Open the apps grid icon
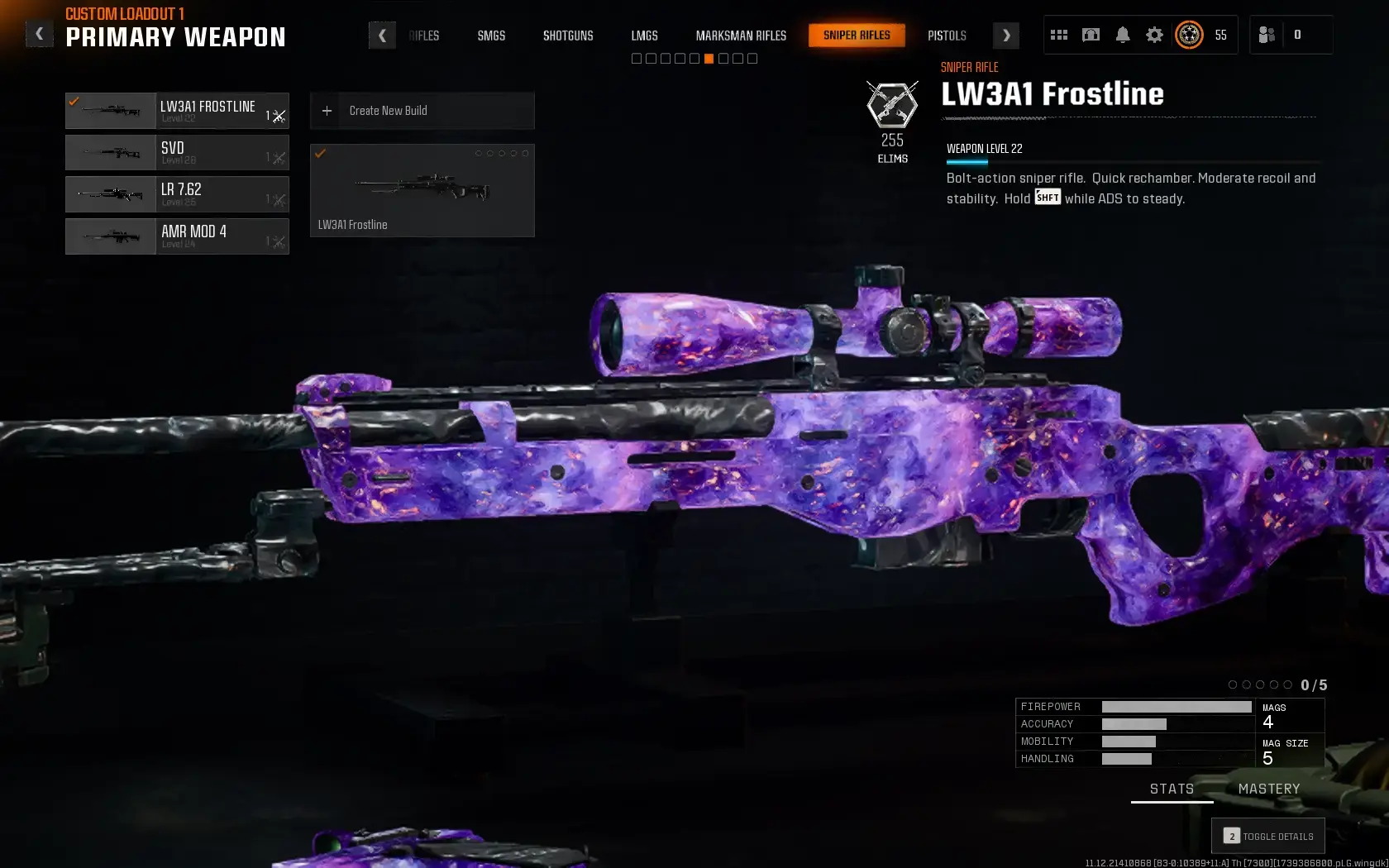The height and width of the screenshot is (868, 1389). click(1058, 35)
